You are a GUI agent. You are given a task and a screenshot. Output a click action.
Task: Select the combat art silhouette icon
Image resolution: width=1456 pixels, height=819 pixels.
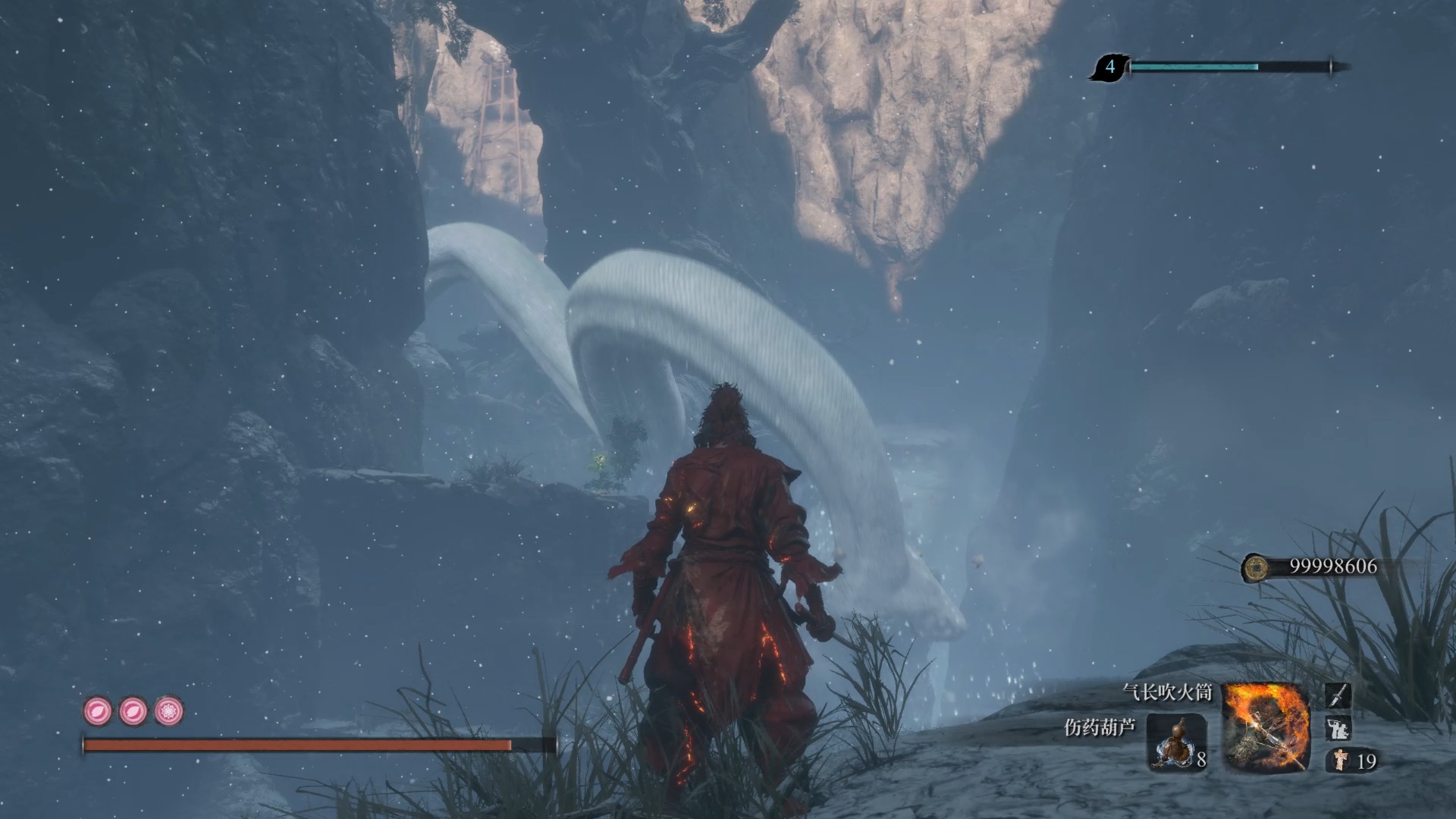(1338, 729)
